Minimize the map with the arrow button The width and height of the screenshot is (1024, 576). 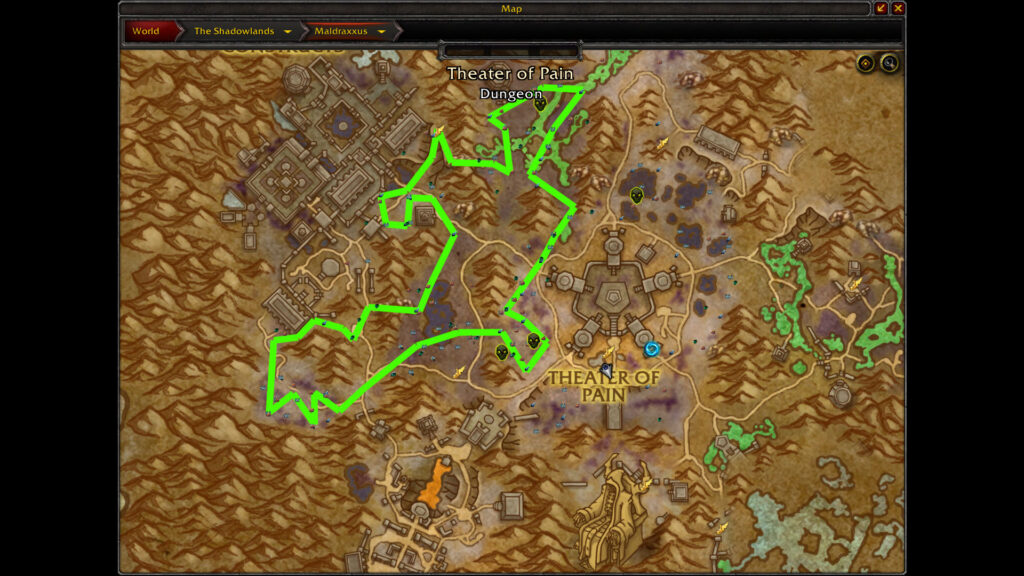coord(881,8)
